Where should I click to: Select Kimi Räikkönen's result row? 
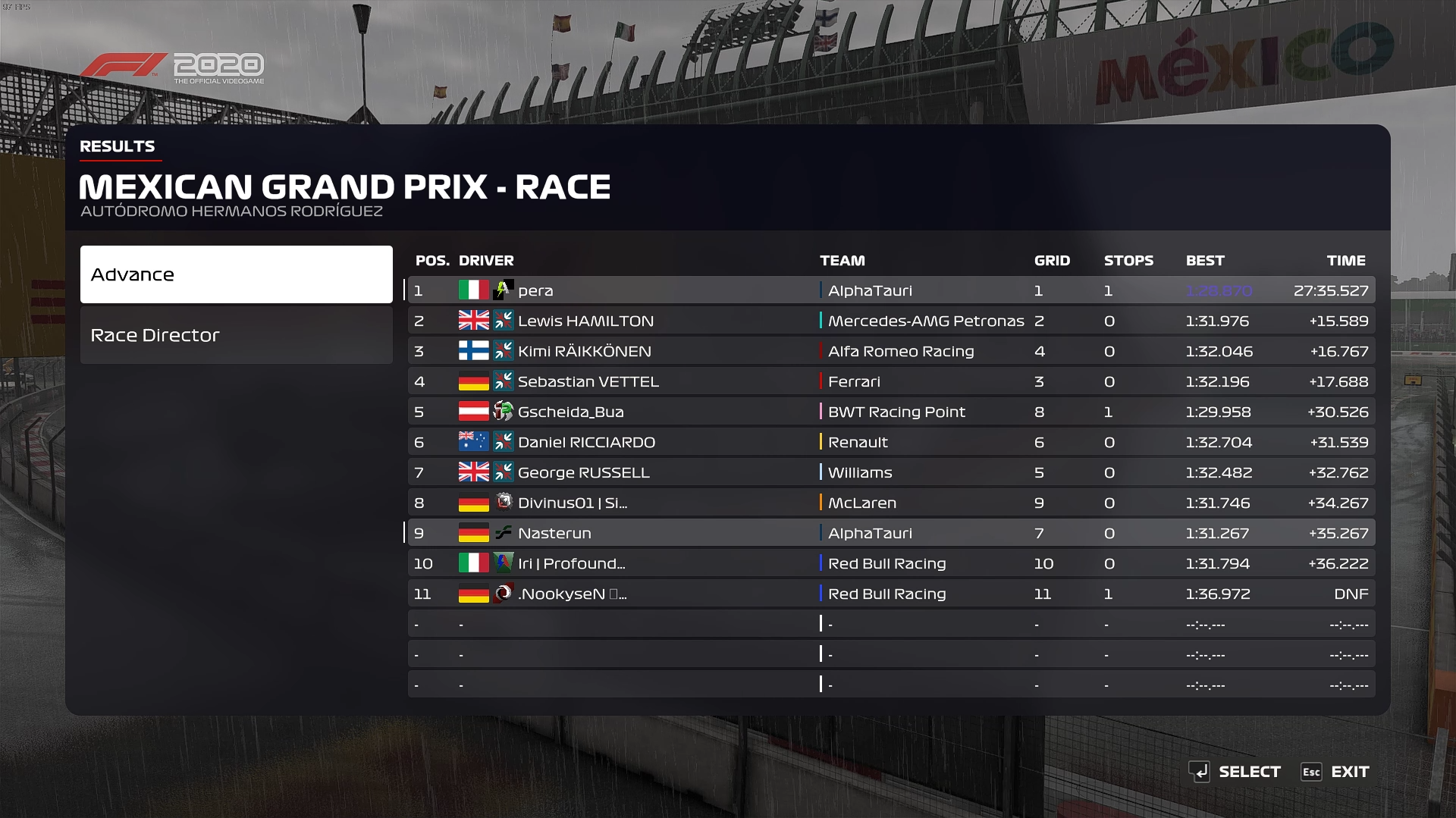pyautogui.click(x=891, y=351)
